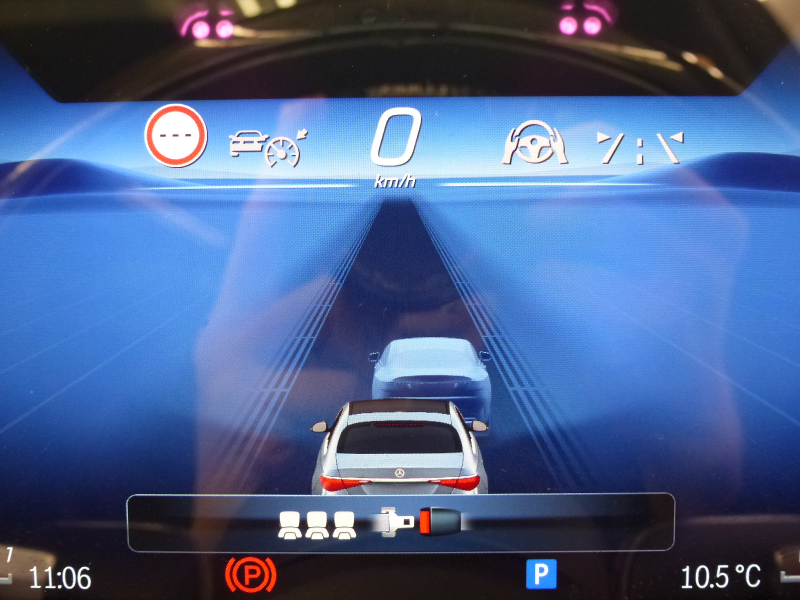Select the blue P park indicator
This screenshot has width=800, height=600.
[540, 574]
